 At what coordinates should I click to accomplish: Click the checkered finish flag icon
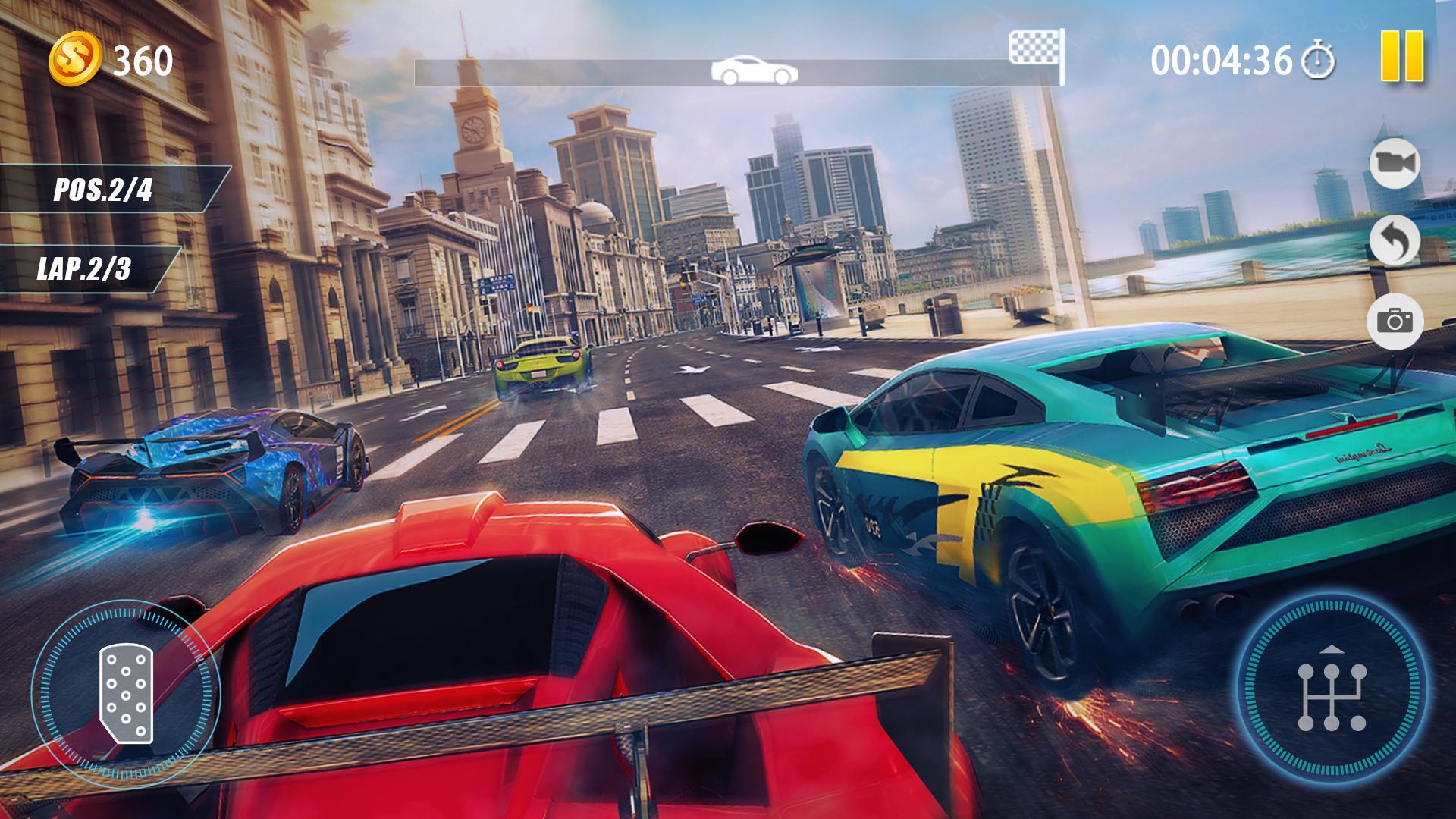[1034, 47]
